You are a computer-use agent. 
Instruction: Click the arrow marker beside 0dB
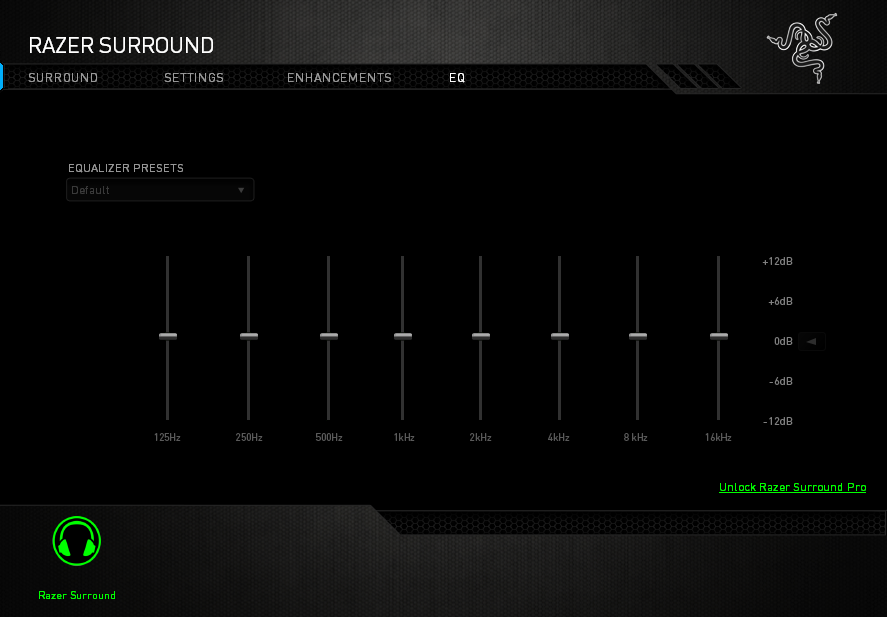click(x=811, y=341)
